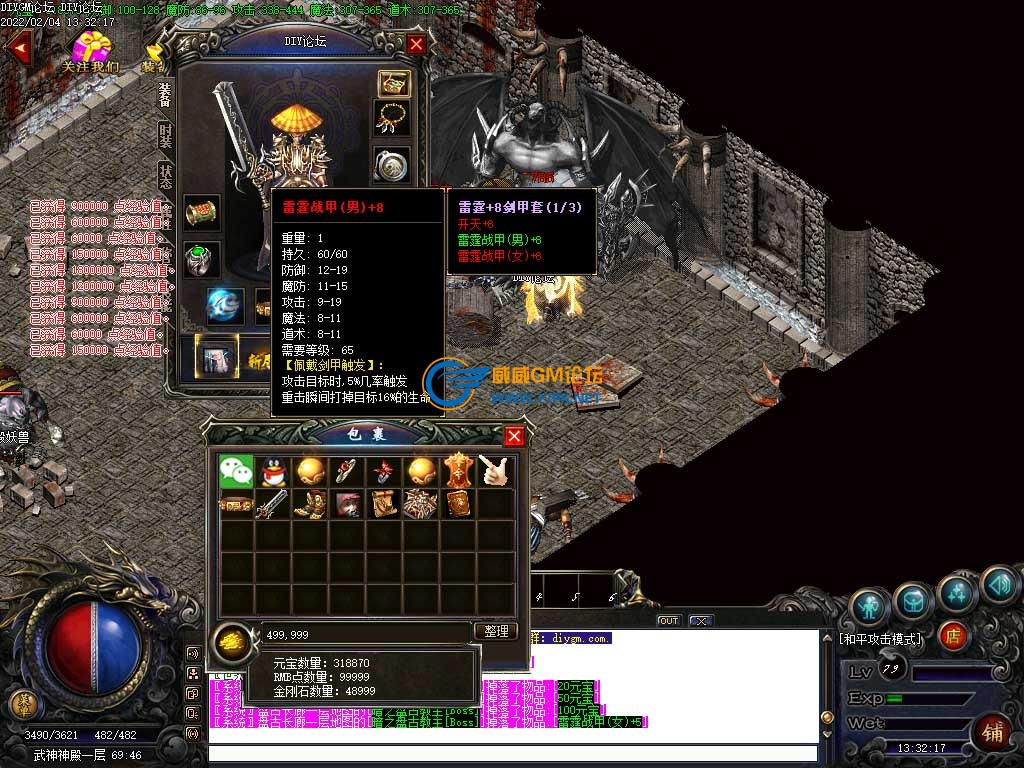Open the 状态 status tab

tap(165, 176)
